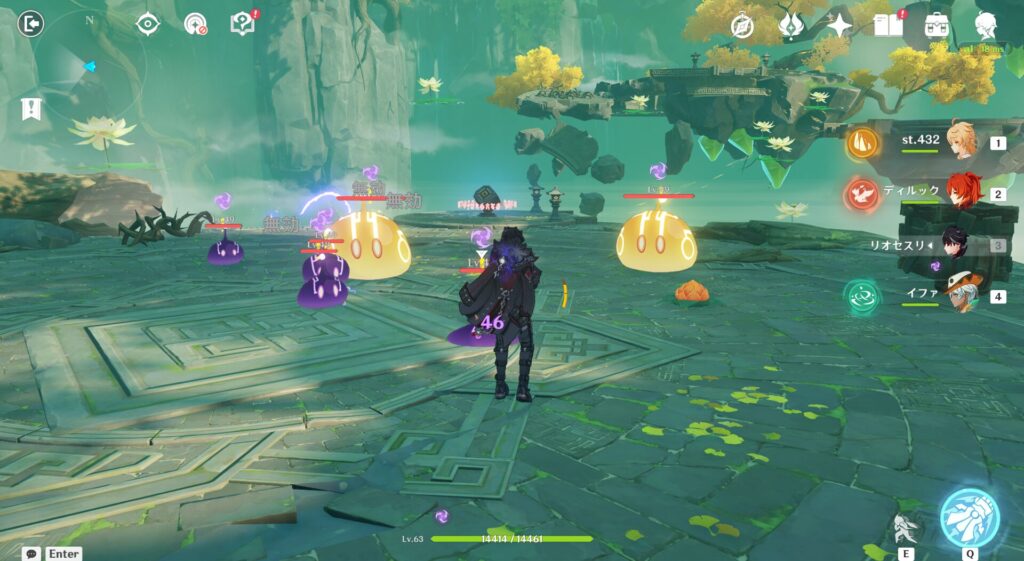Trigger イファ's teal Anemo burst icon
Image resolution: width=1024 pixels, height=561 pixels.
pos(861,296)
